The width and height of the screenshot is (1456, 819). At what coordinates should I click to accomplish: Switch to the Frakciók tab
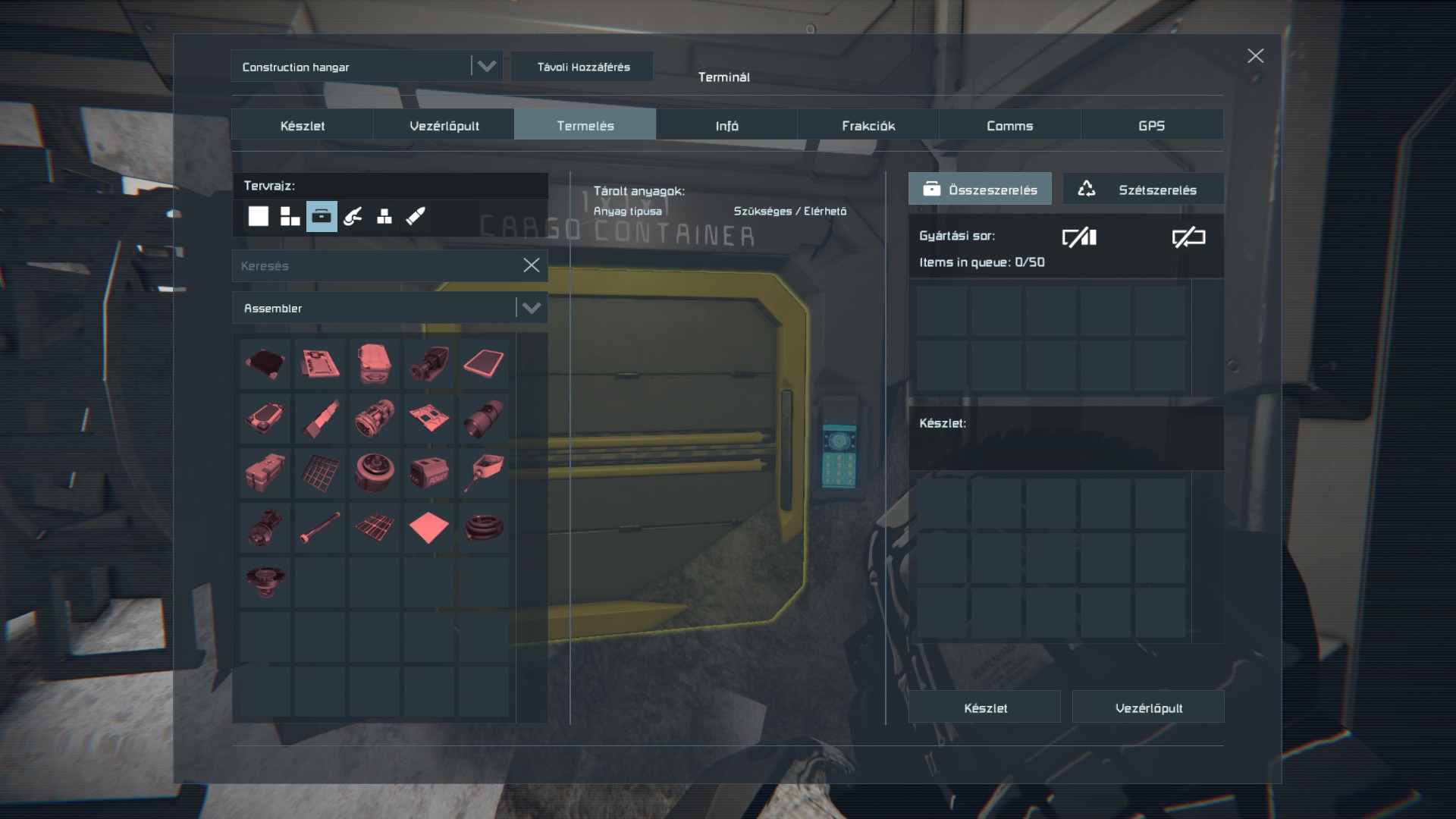pyautogui.click(x=868, y=126)
